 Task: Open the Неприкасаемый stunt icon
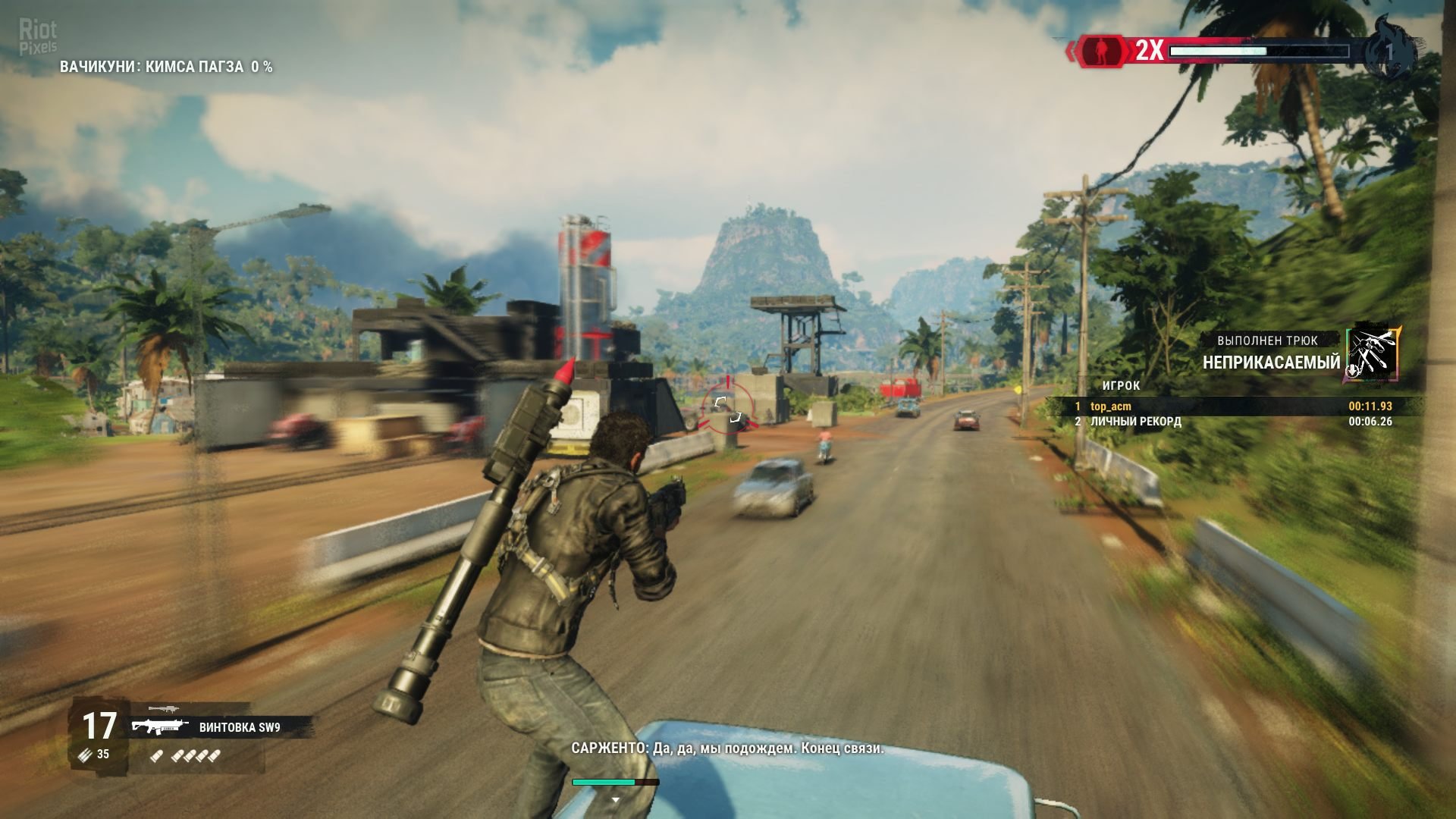(1373, 353)
